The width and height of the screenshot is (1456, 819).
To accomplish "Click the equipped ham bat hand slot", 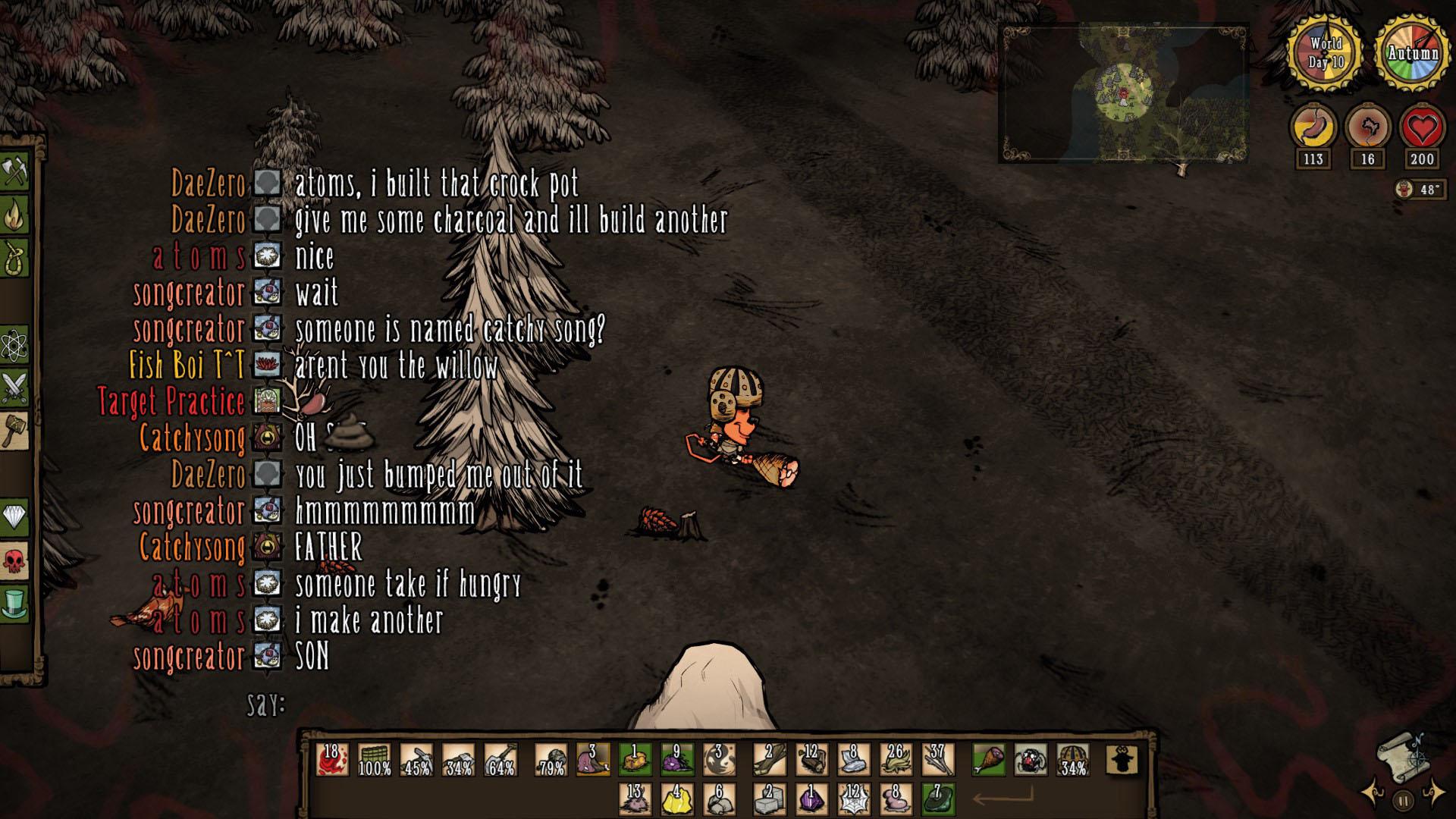I will 989,759.
